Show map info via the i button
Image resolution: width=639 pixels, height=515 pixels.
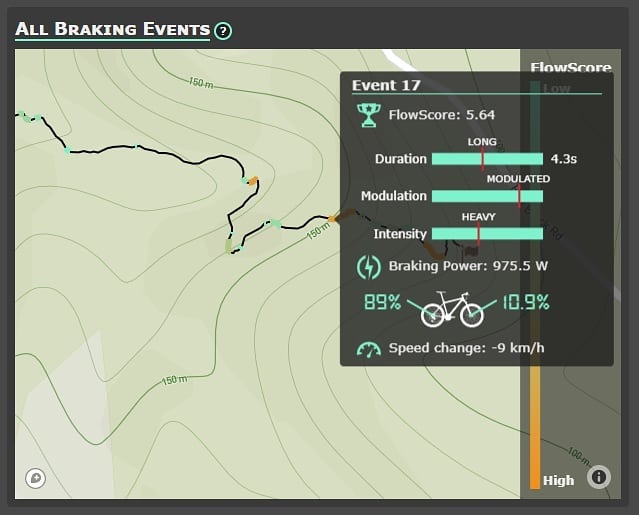pos(599,477)
